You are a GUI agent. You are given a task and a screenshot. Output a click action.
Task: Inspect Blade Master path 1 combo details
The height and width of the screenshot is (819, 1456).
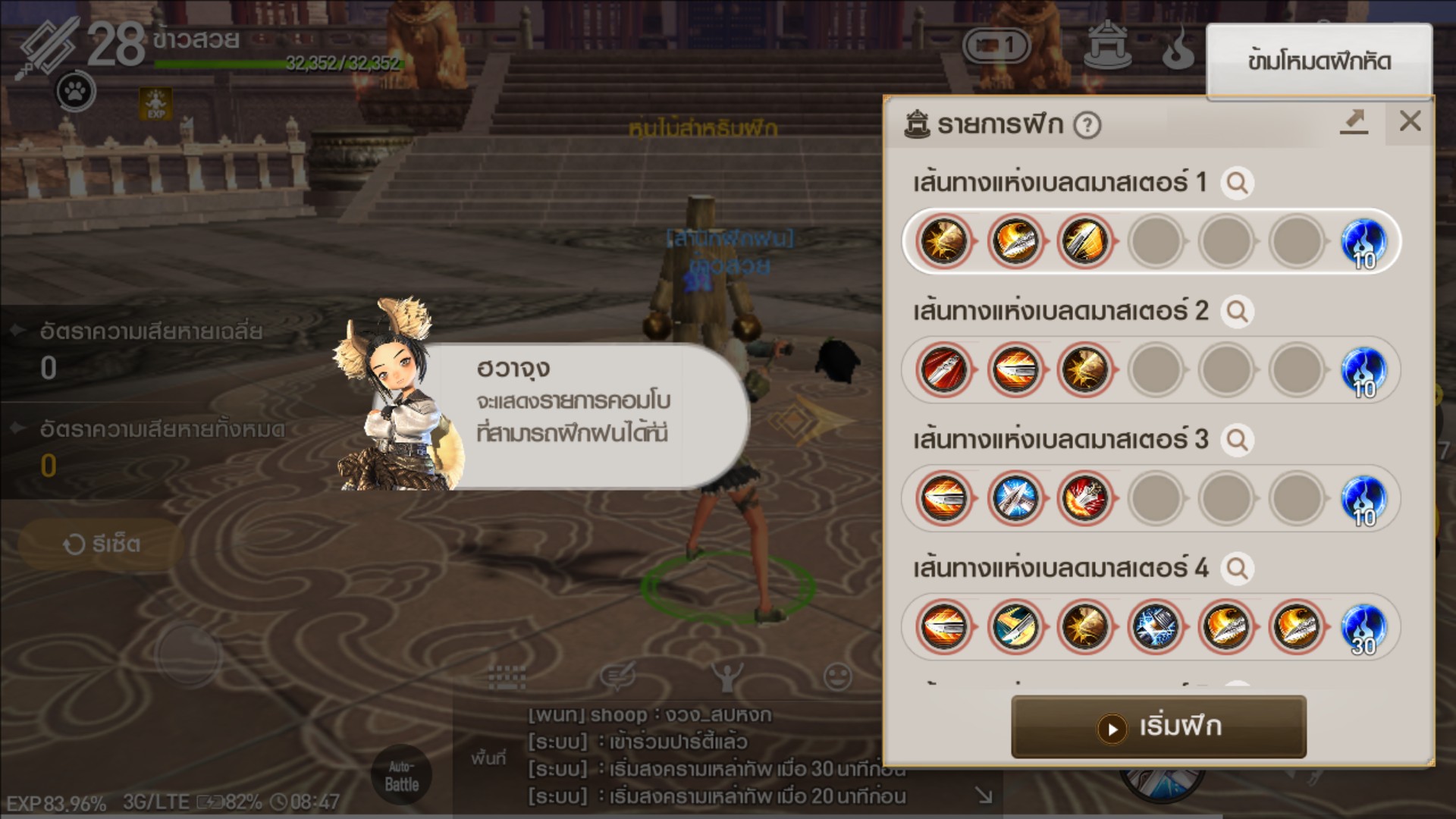(x=1237, y=183)
